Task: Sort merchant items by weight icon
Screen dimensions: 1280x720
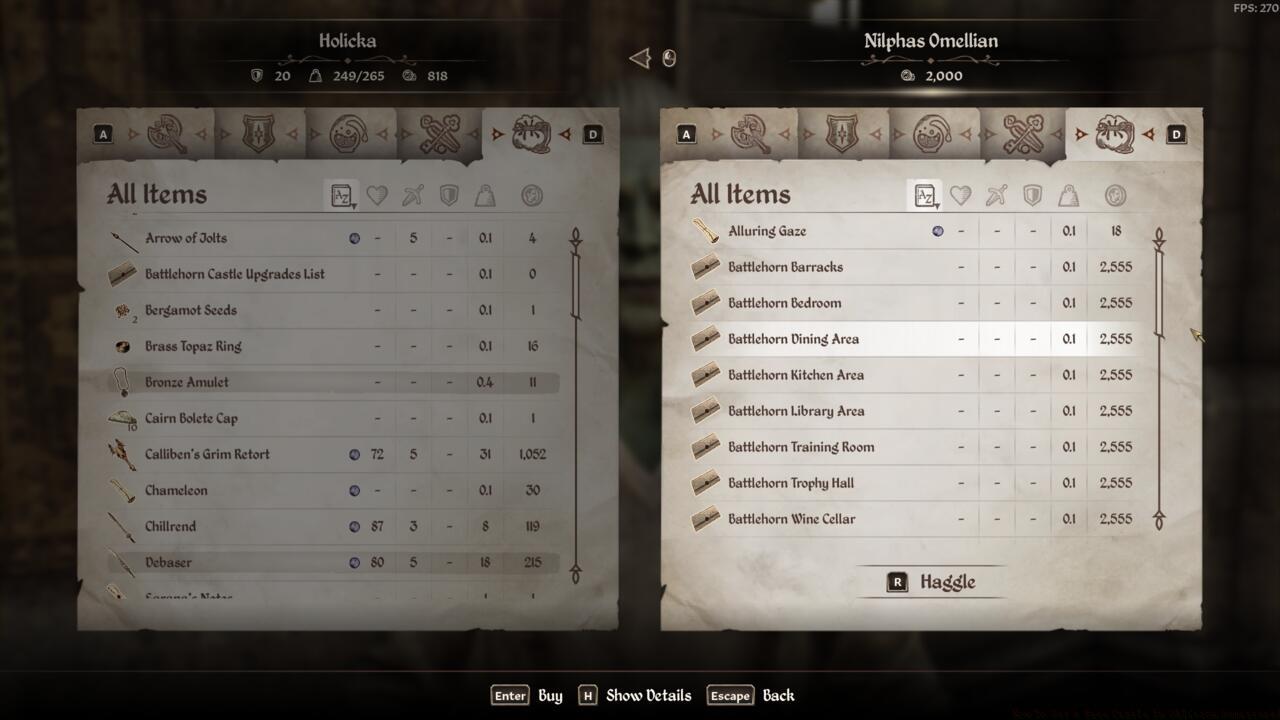Action: coord(1068,197)
